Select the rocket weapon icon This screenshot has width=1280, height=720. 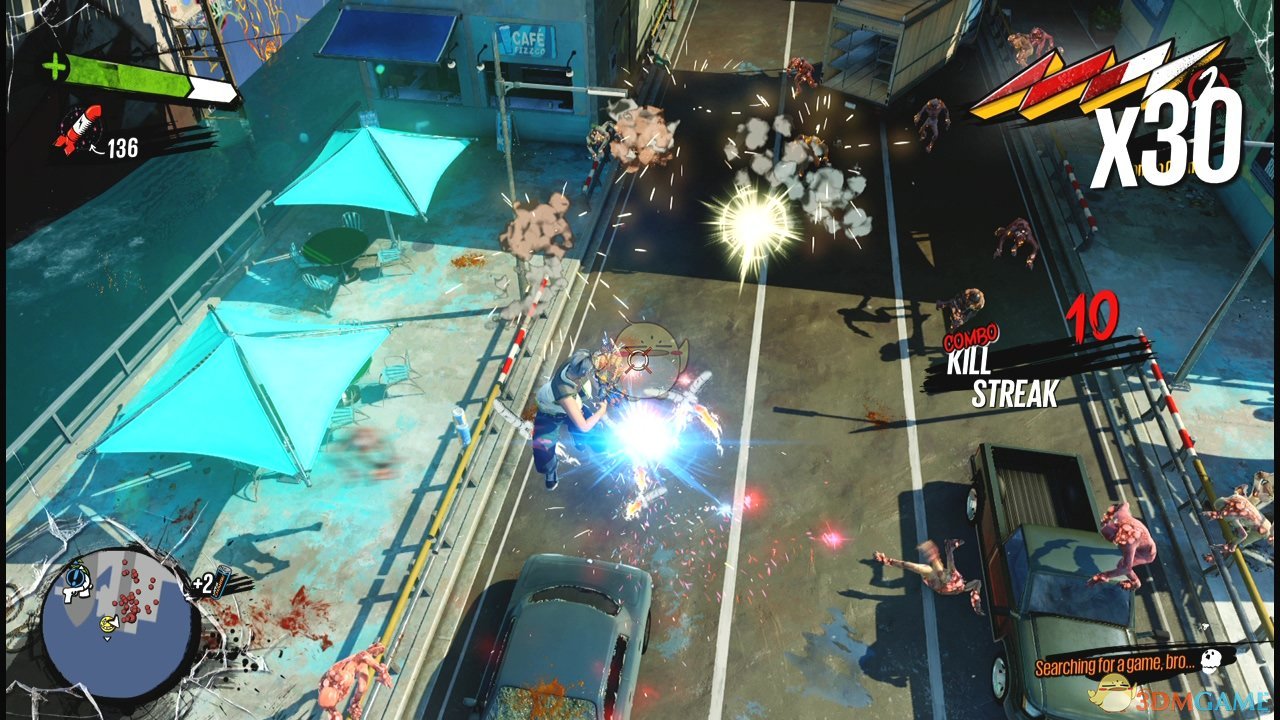point(74,131)
